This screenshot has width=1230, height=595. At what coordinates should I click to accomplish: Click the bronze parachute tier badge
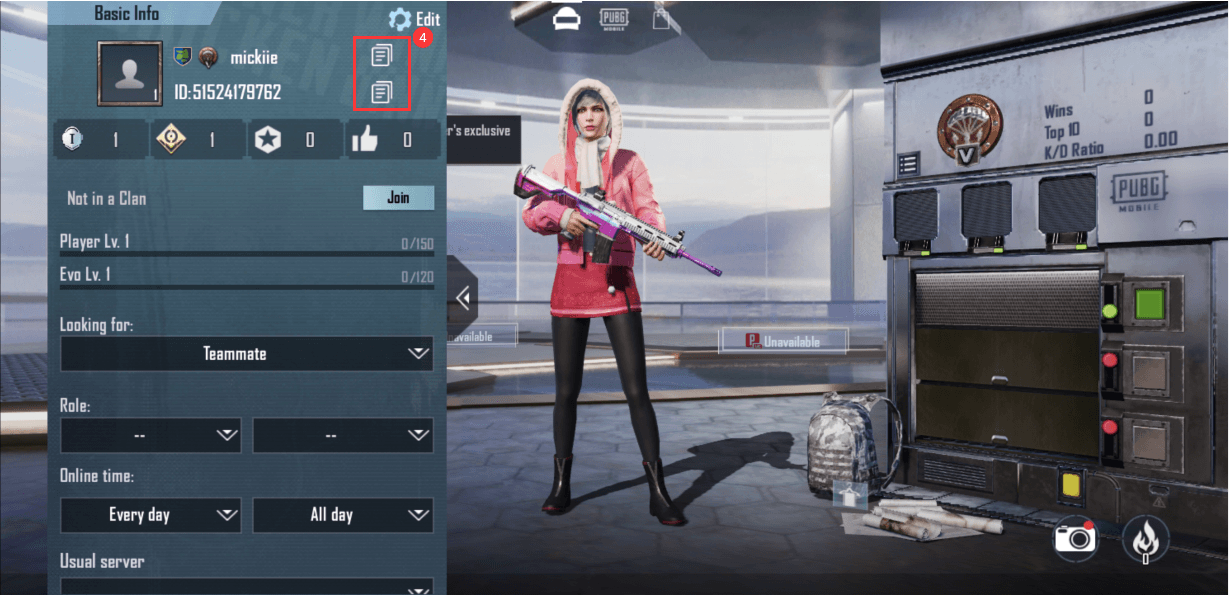coord(969,129)
